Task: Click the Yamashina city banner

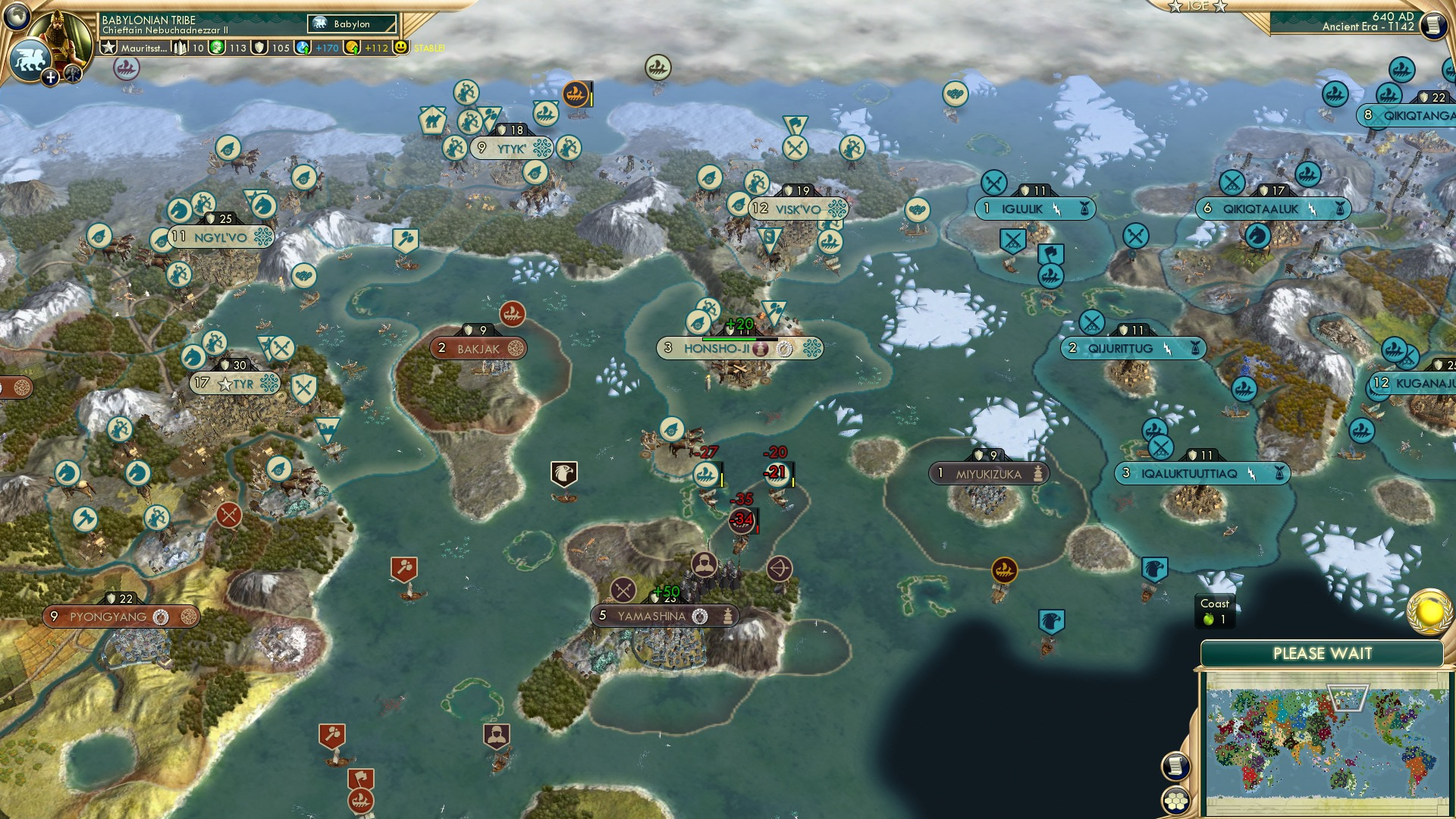Action: (x=662, y=617)
